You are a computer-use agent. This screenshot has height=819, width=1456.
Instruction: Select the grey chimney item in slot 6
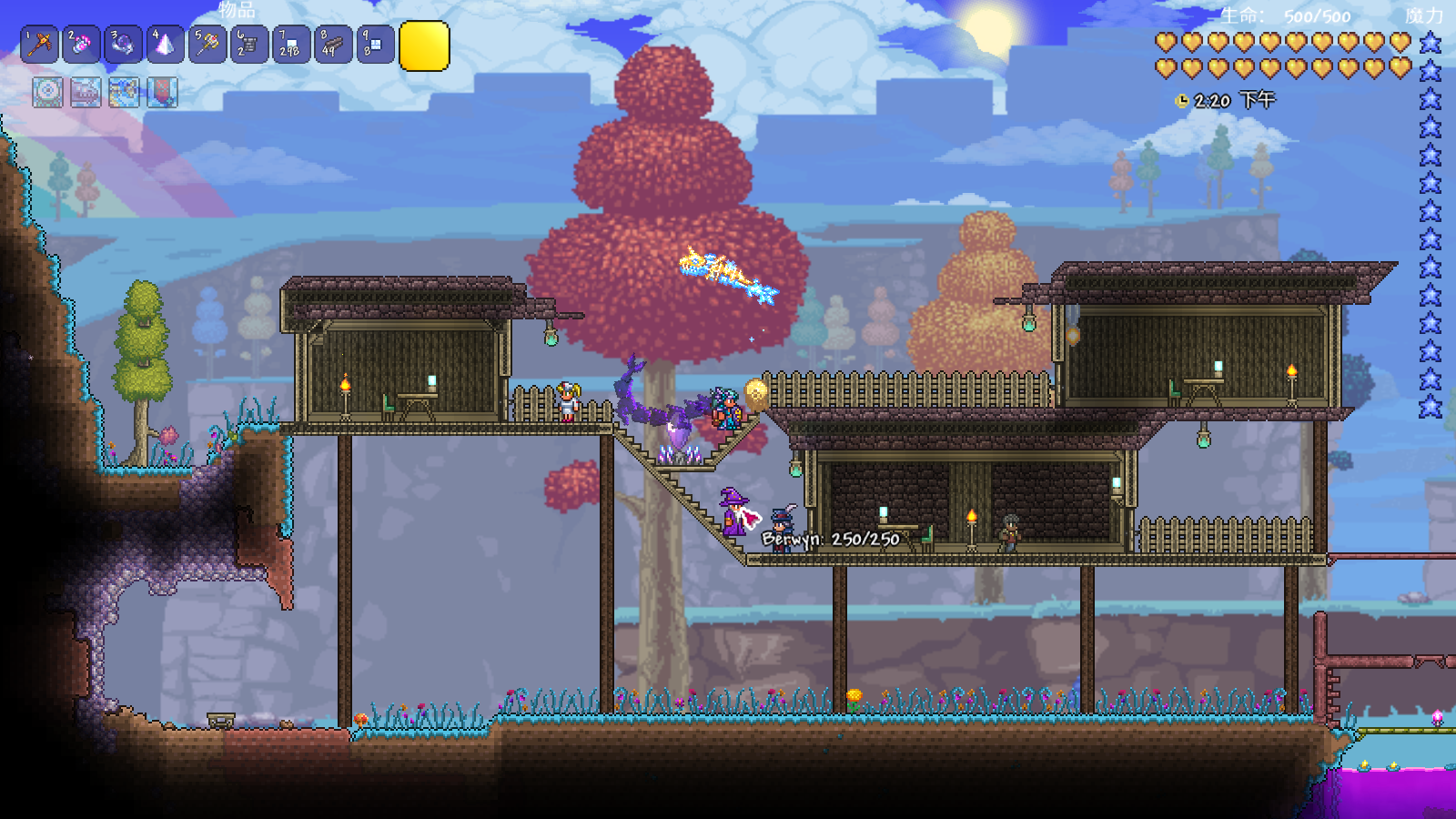(x=249, y=45)
